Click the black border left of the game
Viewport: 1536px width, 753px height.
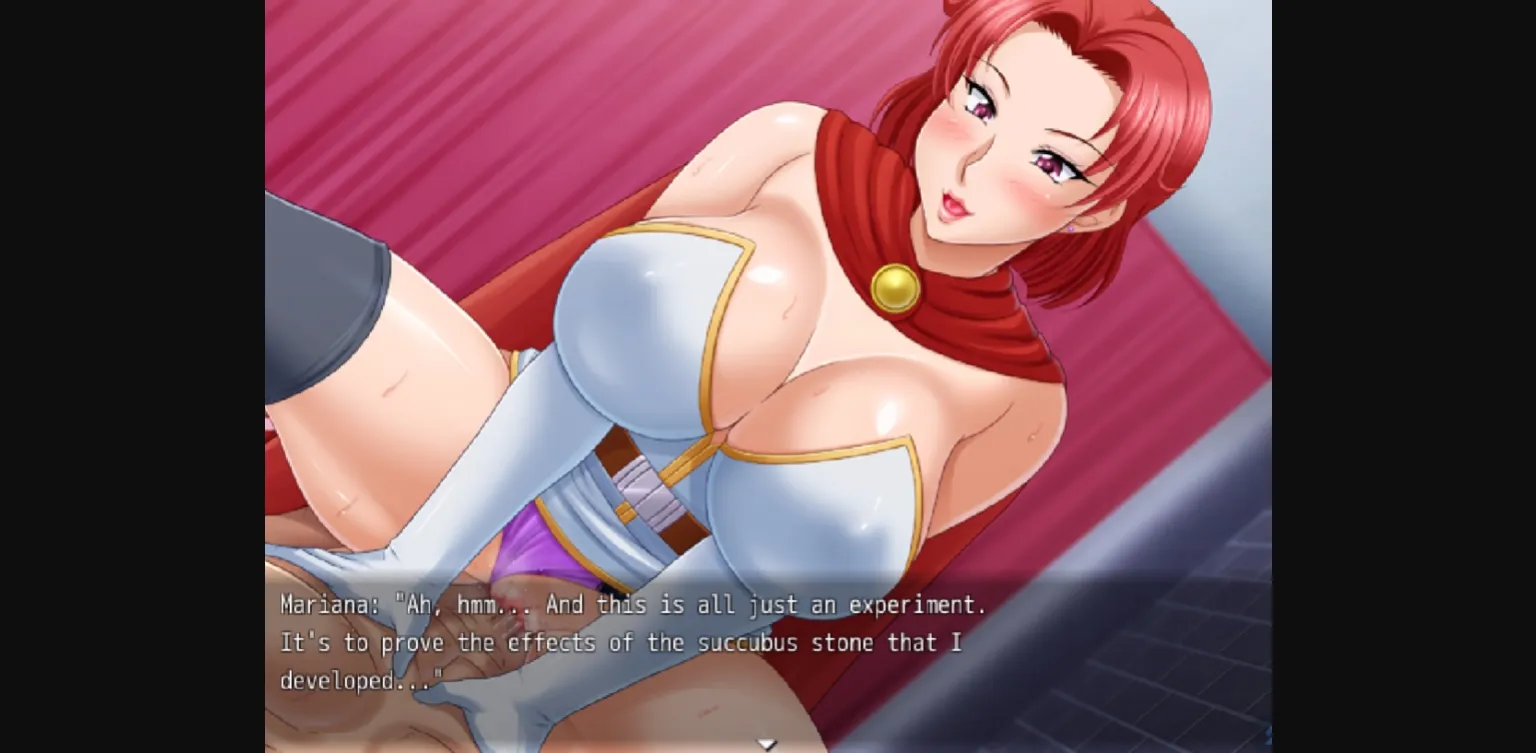(x=130, y=376)
